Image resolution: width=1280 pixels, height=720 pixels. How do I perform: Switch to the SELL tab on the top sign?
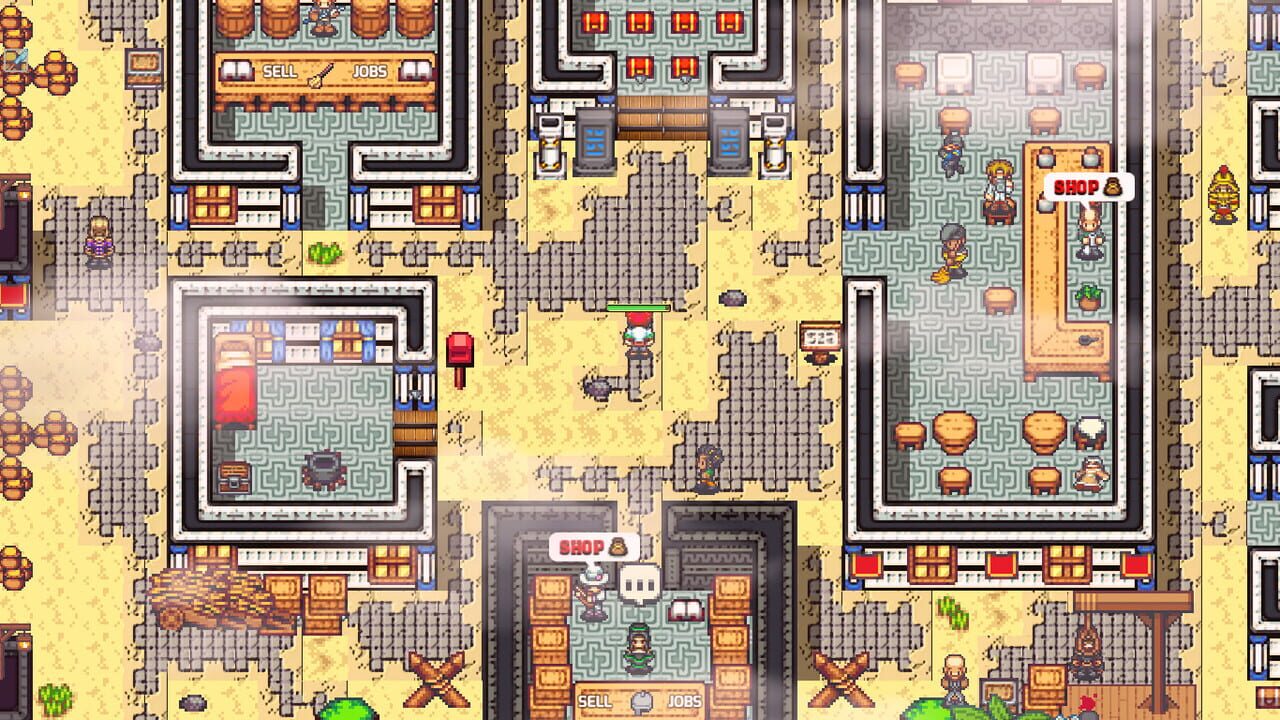pyautogui.click(x=280, y=70)
